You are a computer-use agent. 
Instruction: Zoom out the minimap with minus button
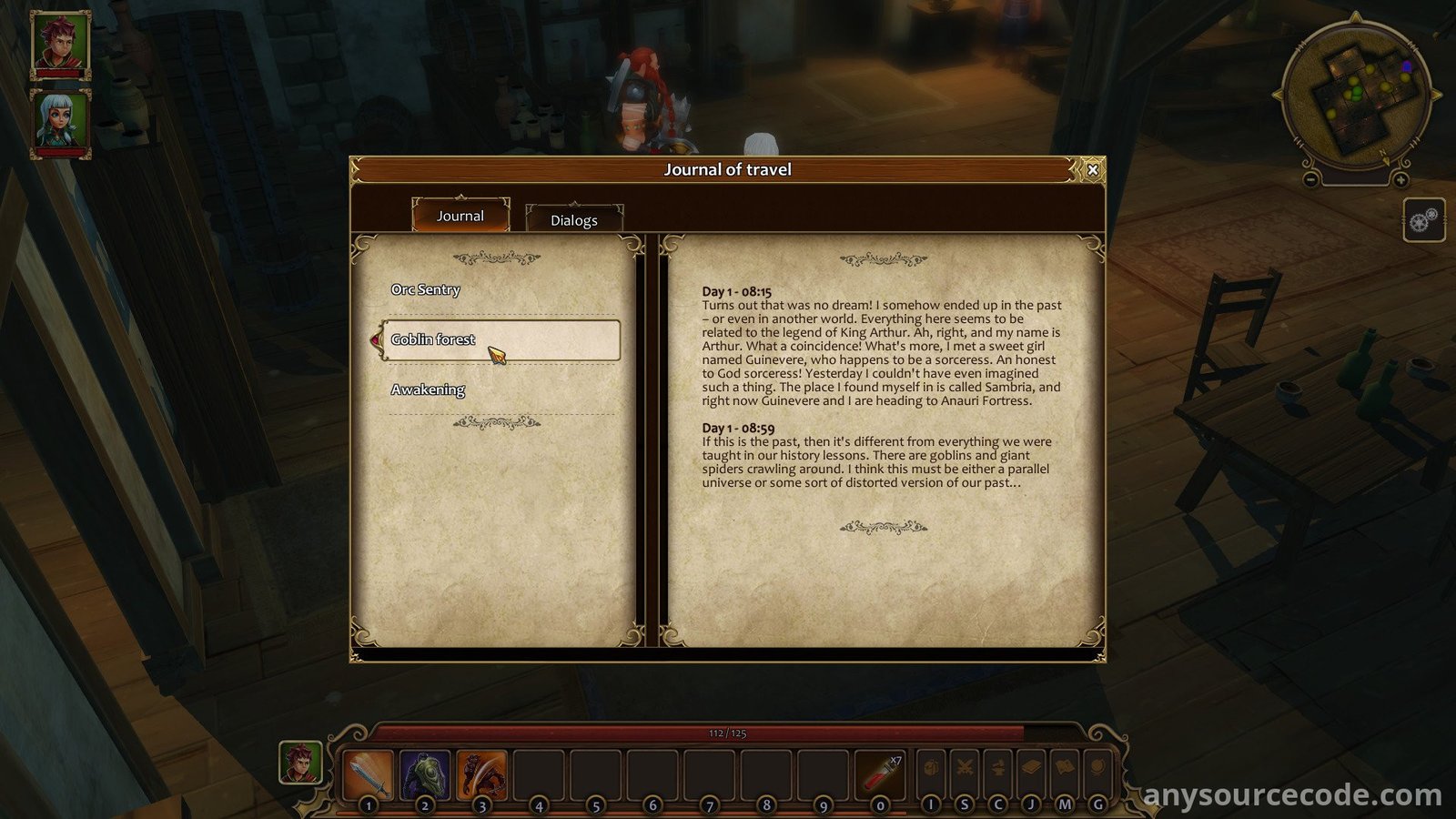click(x=1311, y=180)
